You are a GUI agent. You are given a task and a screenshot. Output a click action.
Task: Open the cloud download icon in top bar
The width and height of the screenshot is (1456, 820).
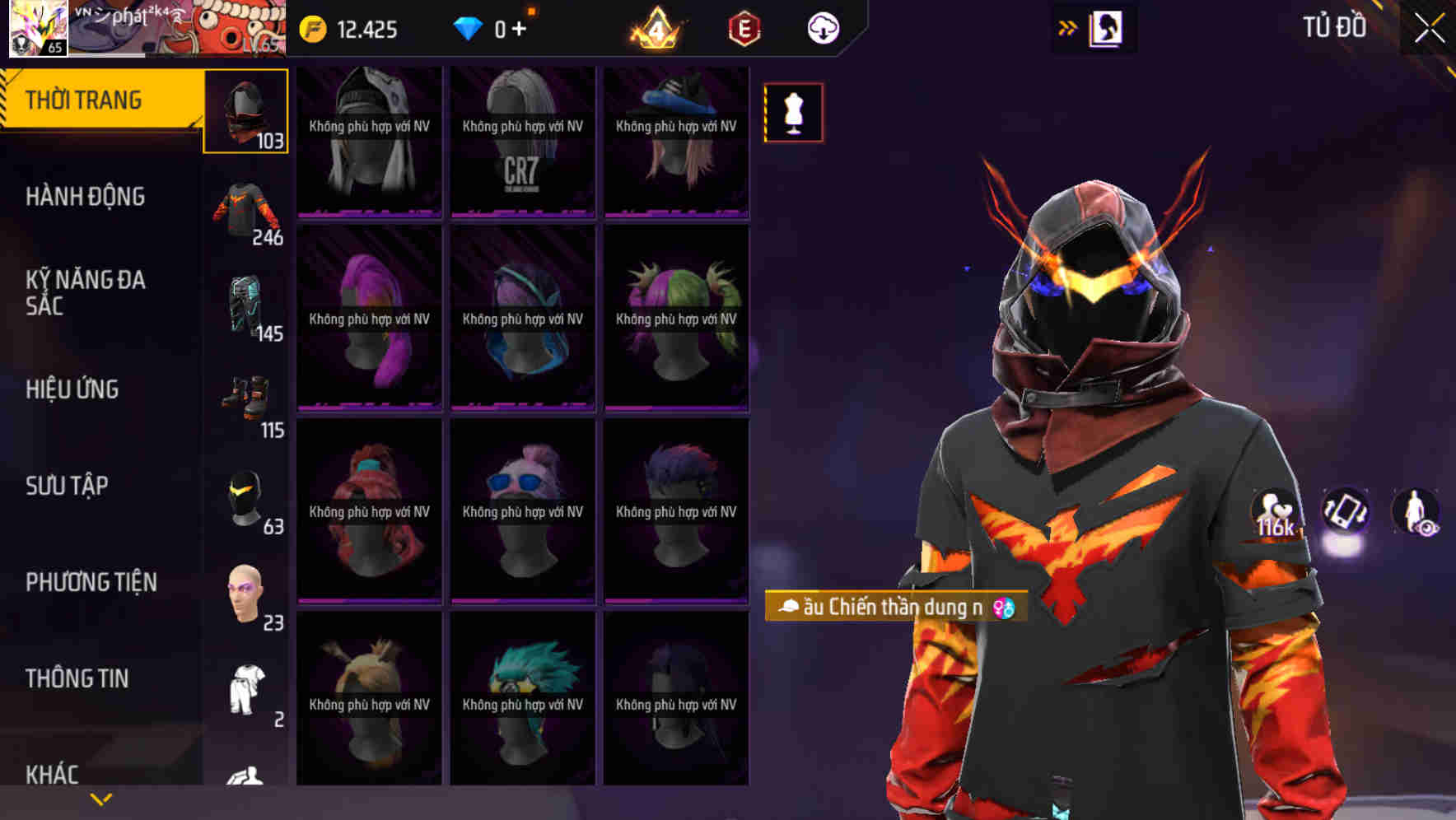click(x=823, y=27)
